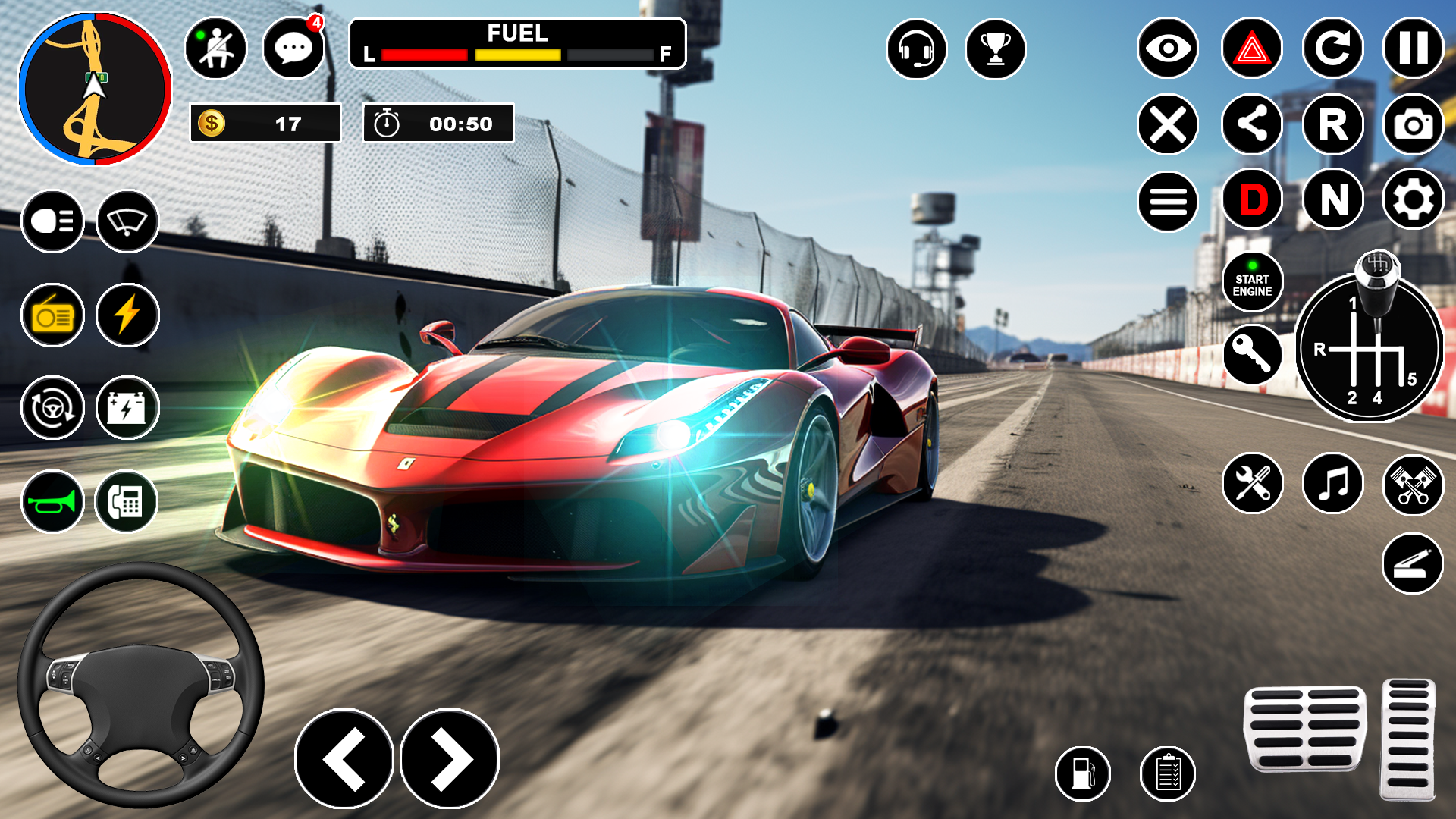This screenshot has height=819, width=1456.
Task: Activate the windshield wipers
Action: pos(127,221)
